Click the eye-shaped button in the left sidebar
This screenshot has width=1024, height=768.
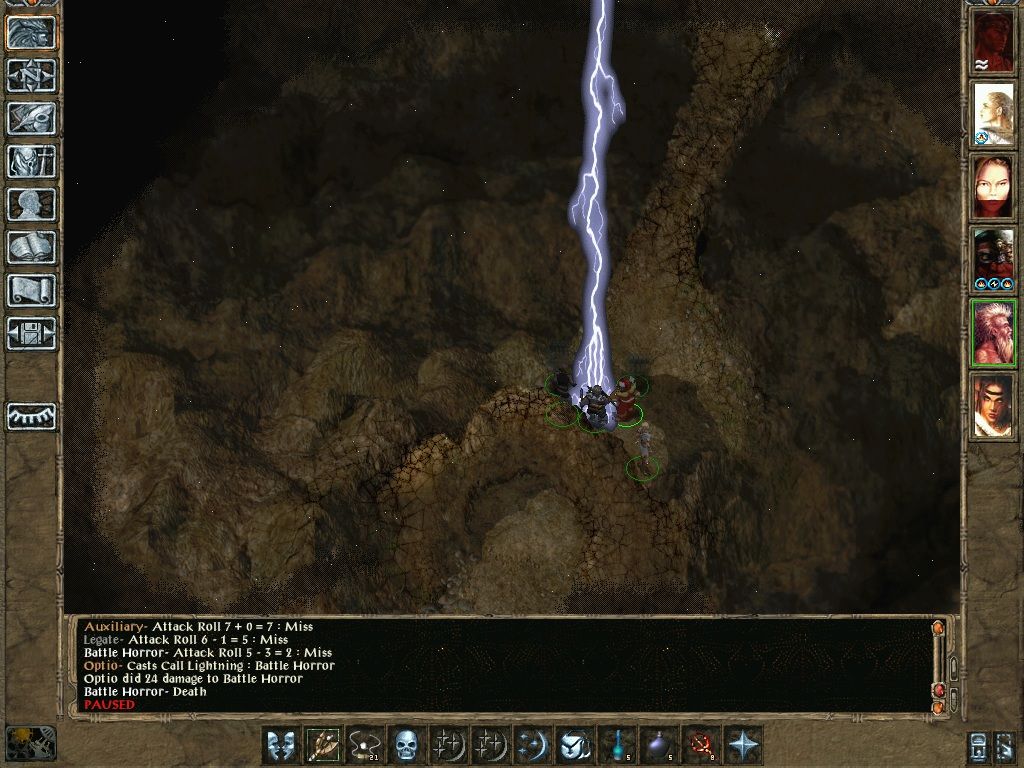coord(31,416)
